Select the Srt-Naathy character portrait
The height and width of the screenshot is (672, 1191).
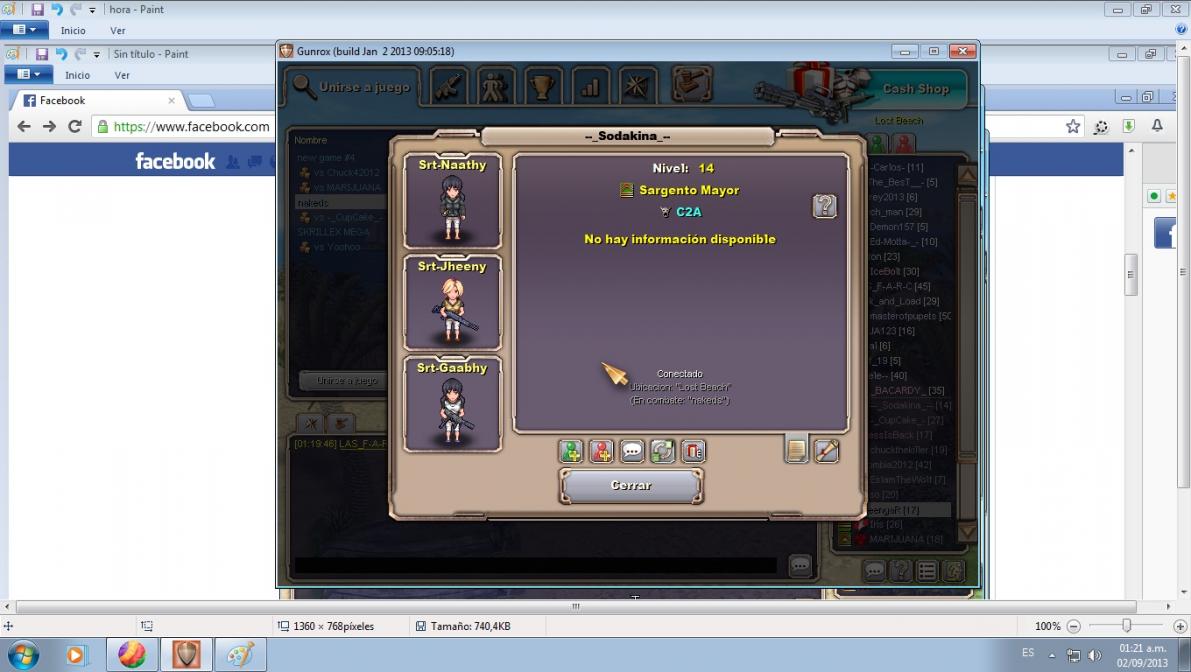click(x=452, y=201)
